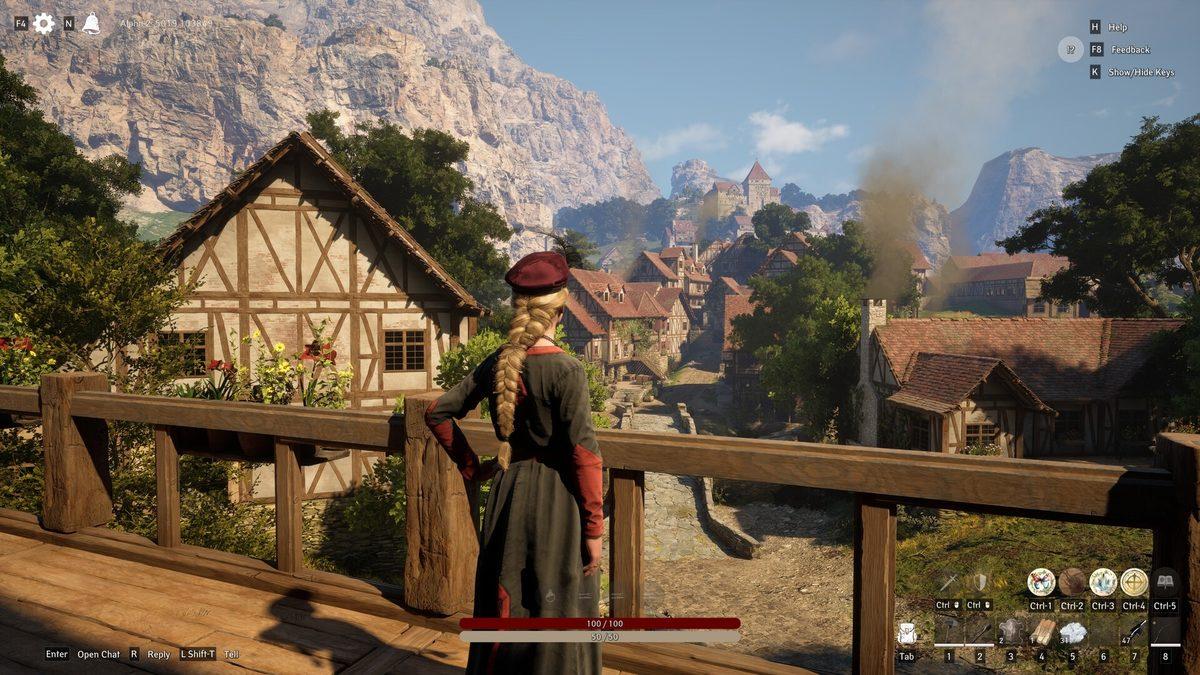
Task: Activate the brown twig ability medallion
Action: point(1072,582)
